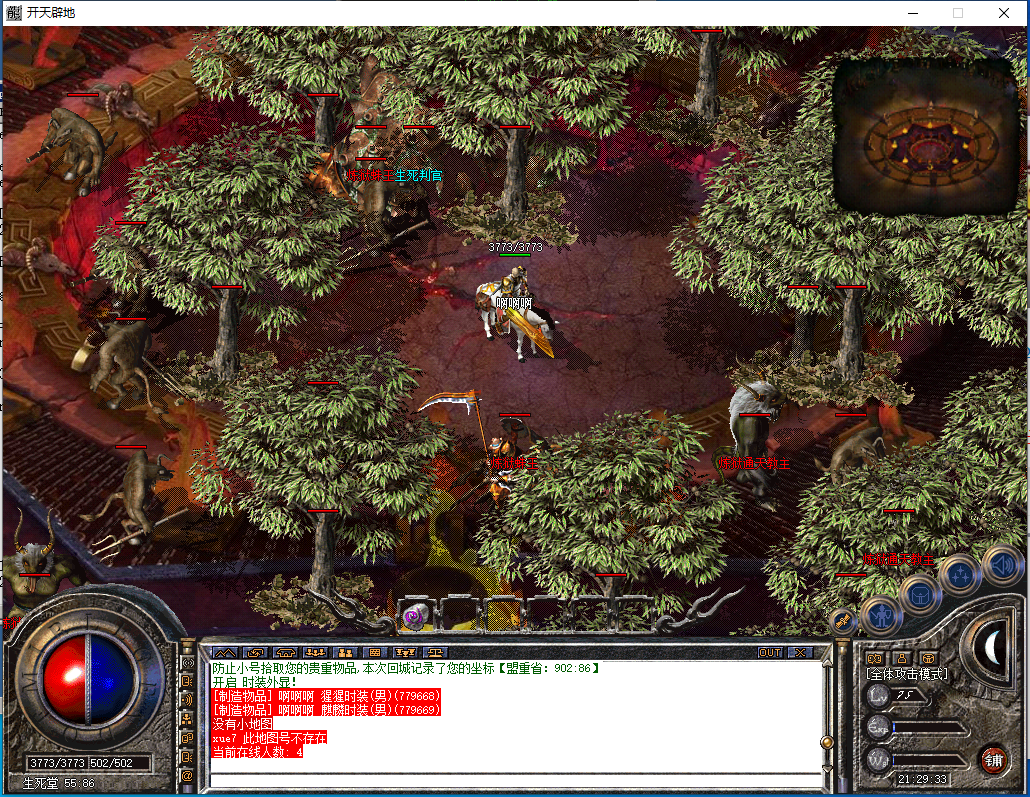The image size is (1030, 797).
Task: Click the attack mode label 全体攻击模式
Action: tap(906, 674)
